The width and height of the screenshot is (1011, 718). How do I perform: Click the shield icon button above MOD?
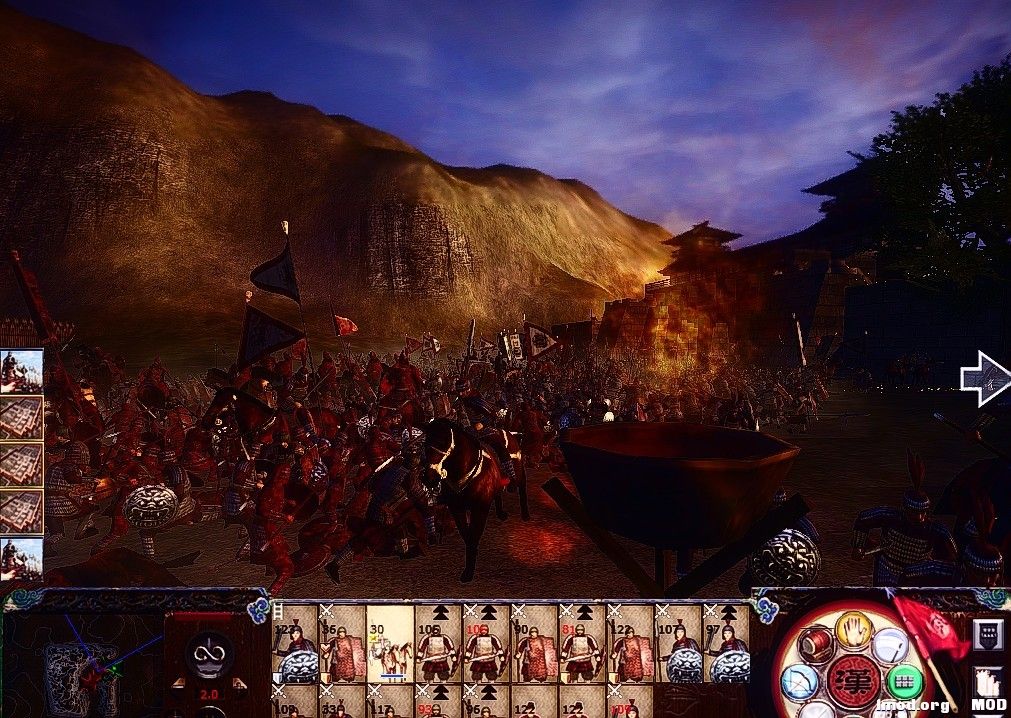pyautogui.click(x=987, y=634)
